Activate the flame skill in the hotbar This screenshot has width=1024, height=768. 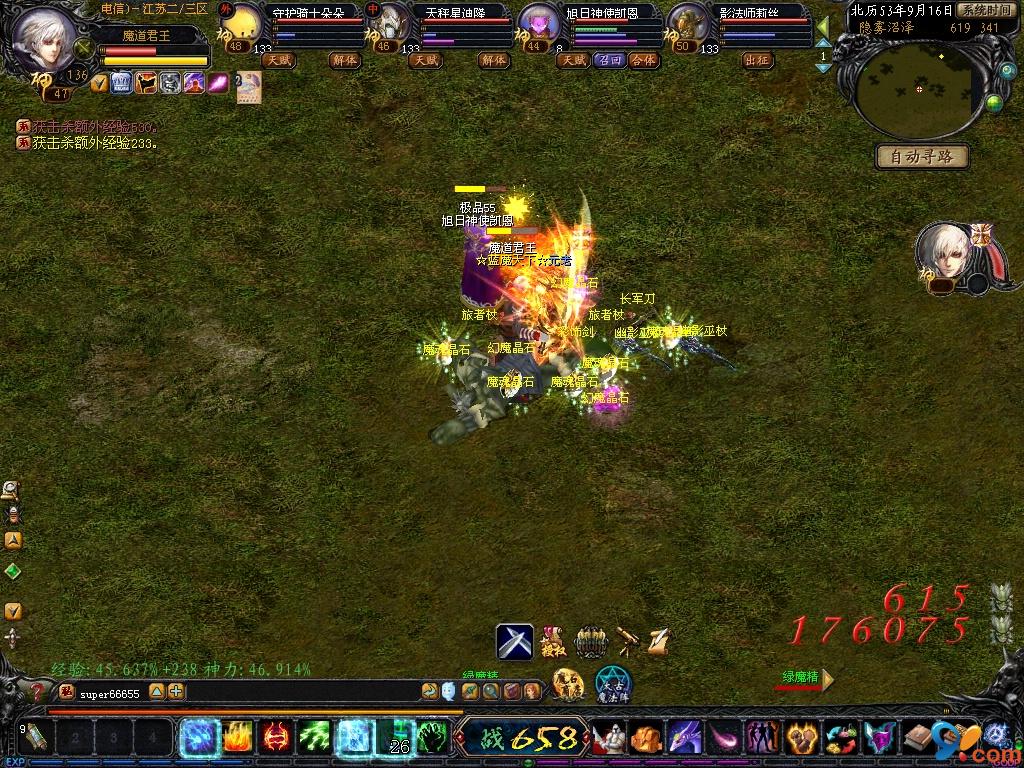[236, 738]
